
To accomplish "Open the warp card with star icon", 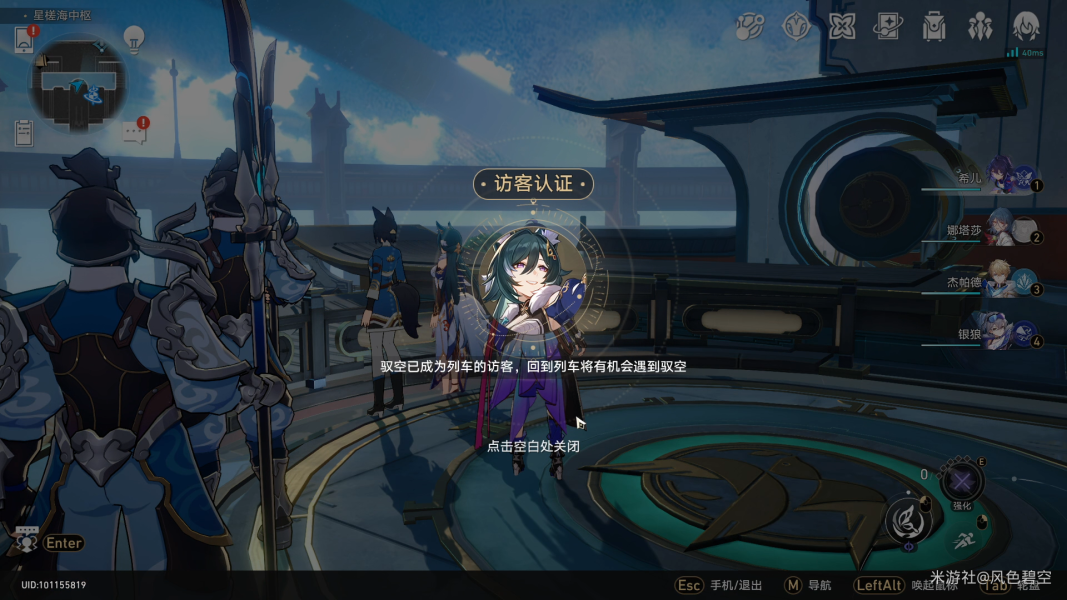I will coord(888,27).
